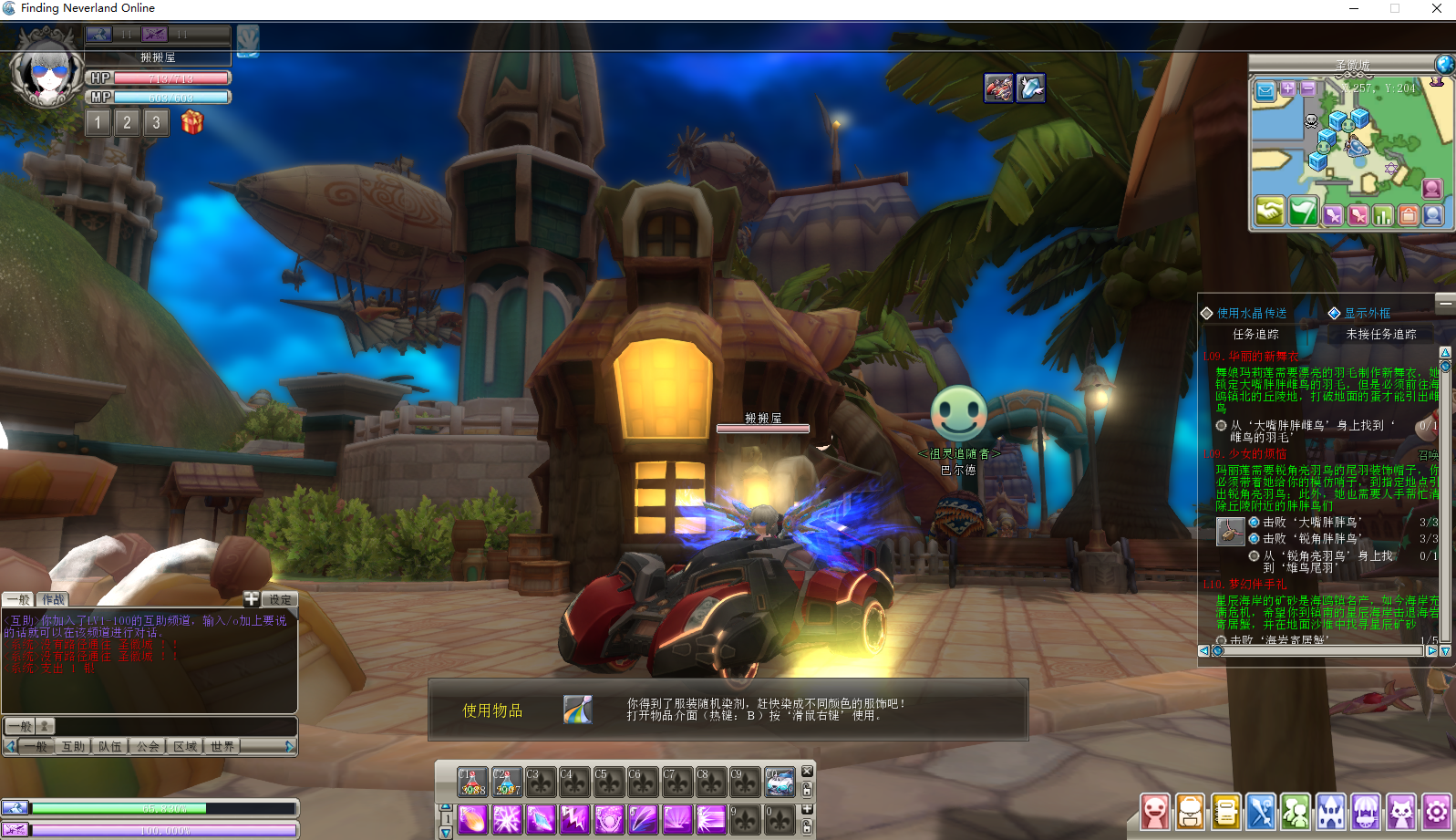
Task: Activate the car mount in slot C0
Action: (x=780, y=782)
